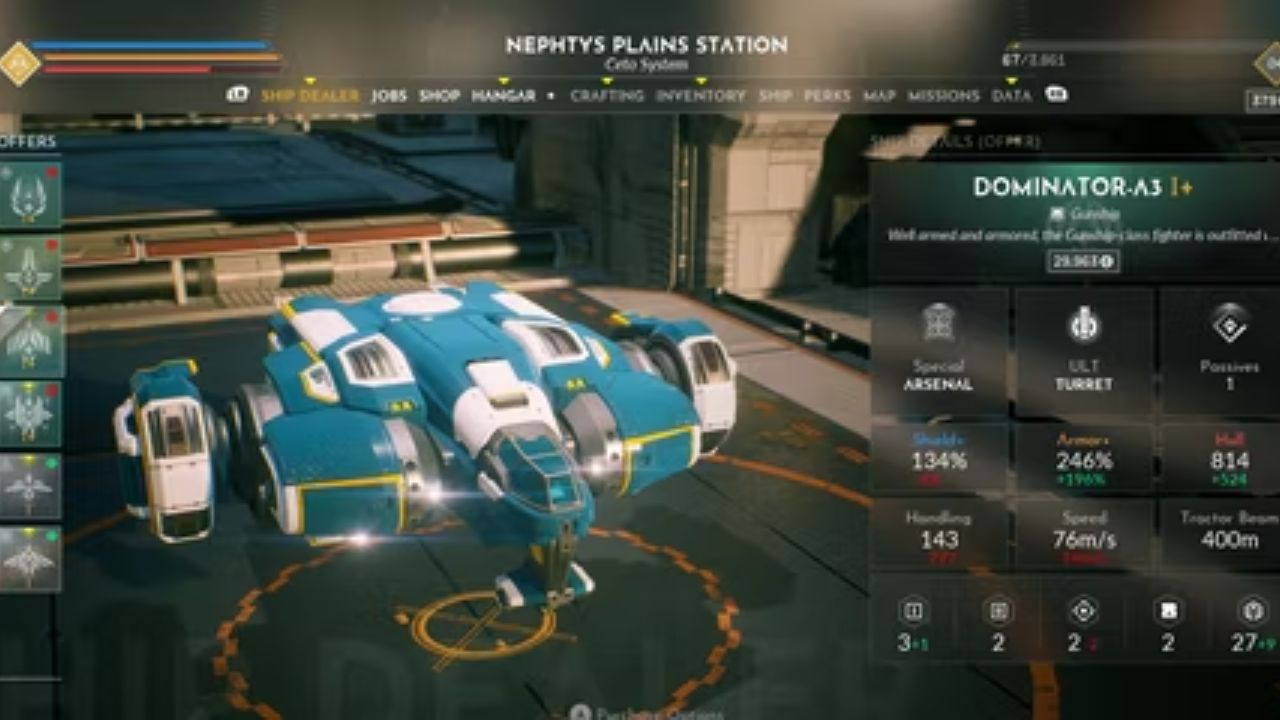Show the Inventory tab
This screenshot has width=1280, height=720.
click(700, 96)
